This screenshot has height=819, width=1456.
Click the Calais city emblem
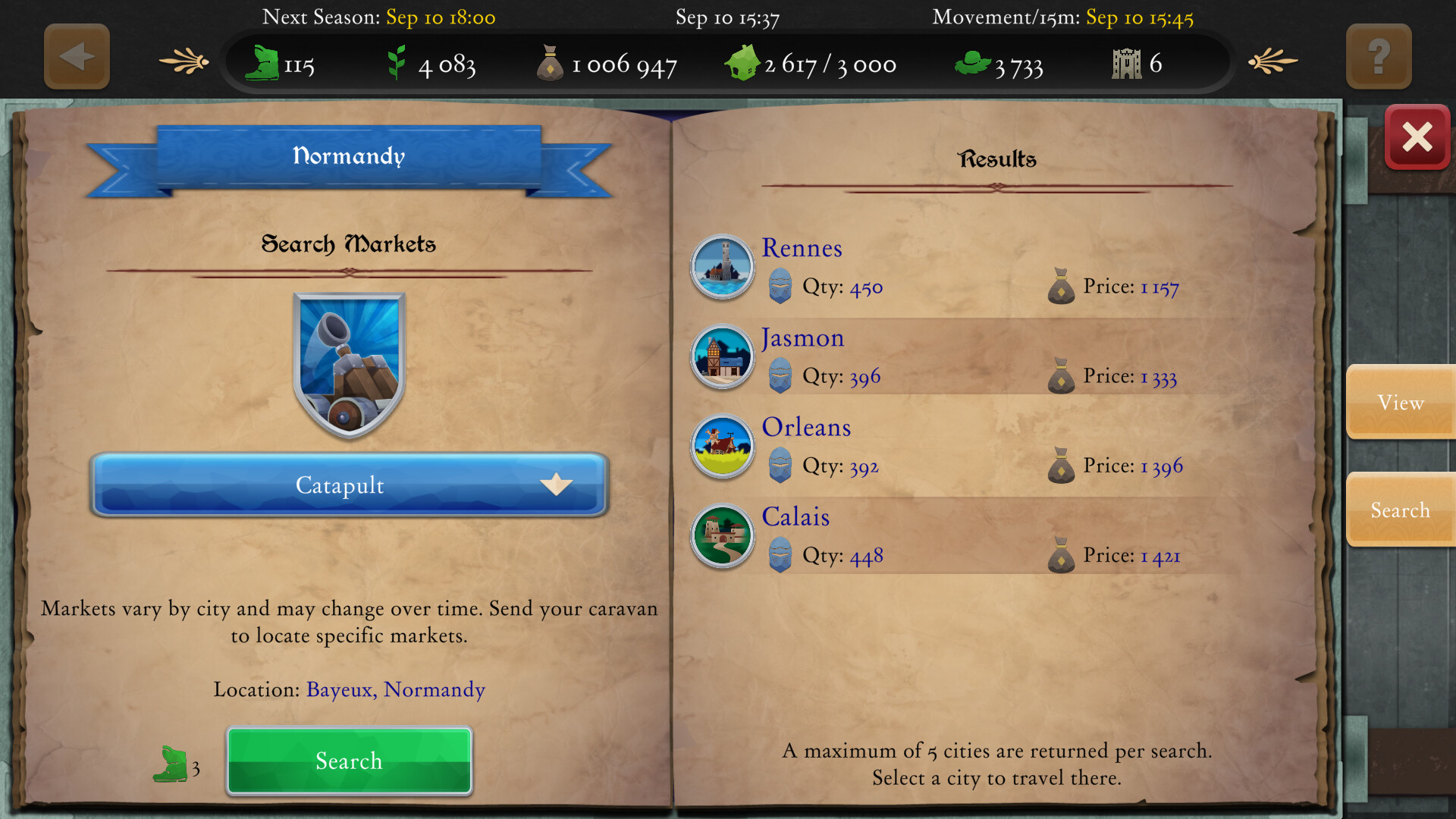coord(721,535)
